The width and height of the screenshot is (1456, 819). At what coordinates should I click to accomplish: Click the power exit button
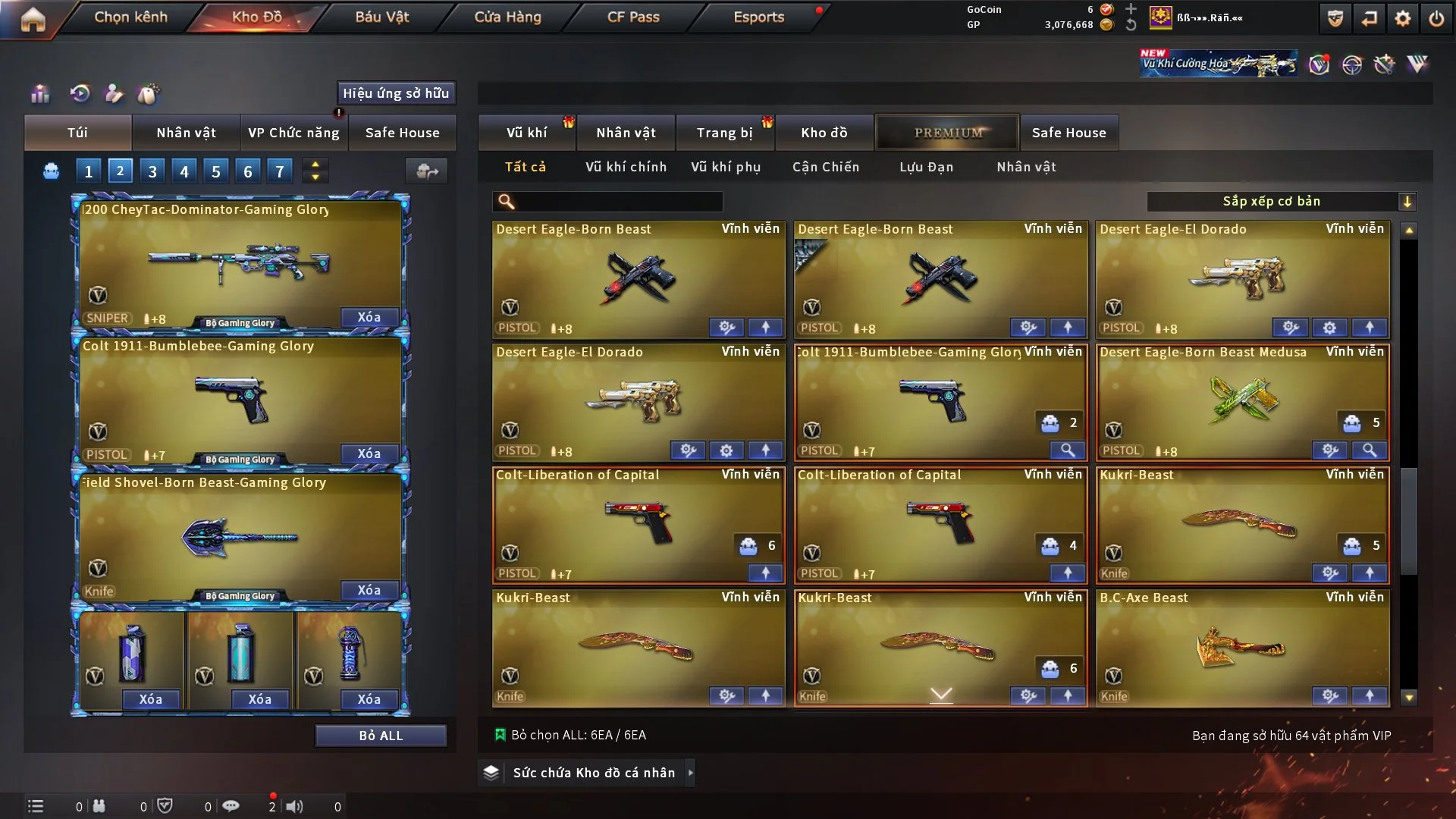tap(1436, 19)
